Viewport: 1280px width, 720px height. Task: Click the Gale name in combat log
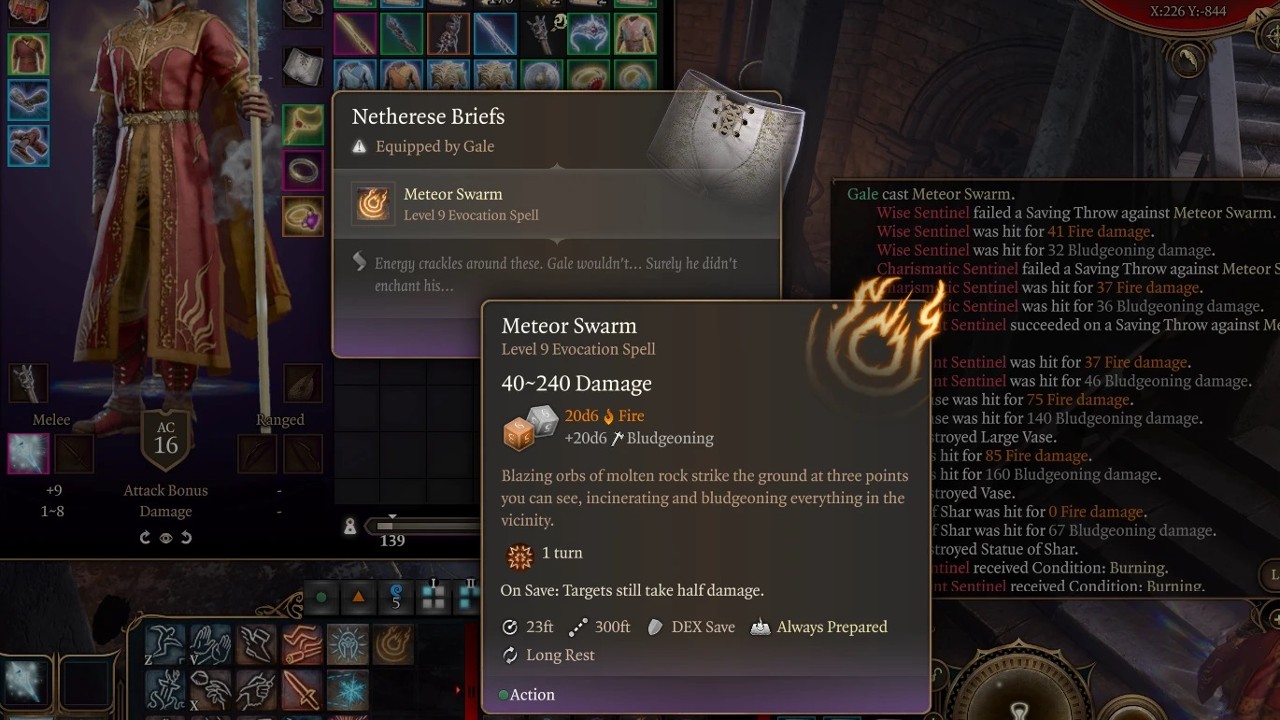pos(862,194)
